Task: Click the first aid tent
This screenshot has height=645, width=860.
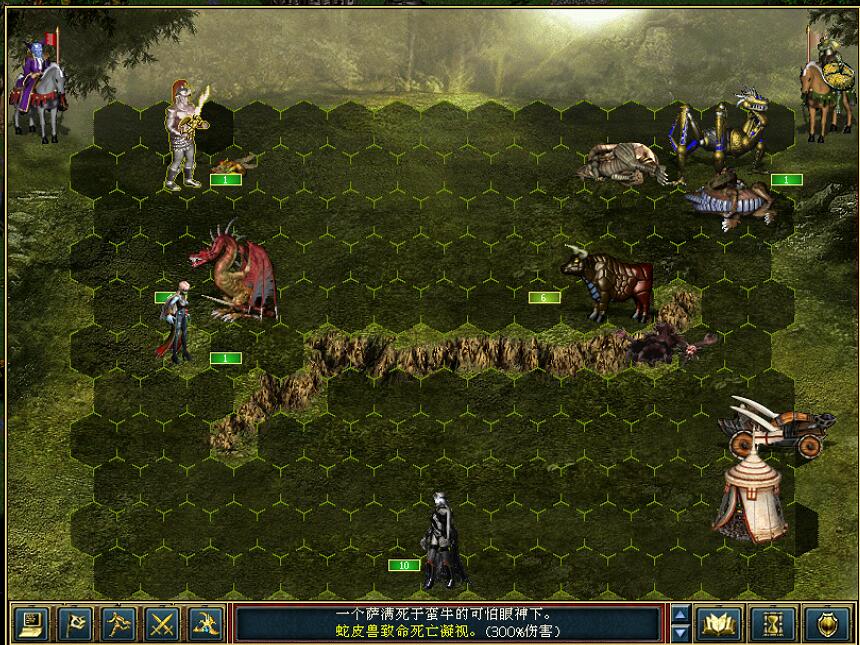Action: tap(750, 495)
